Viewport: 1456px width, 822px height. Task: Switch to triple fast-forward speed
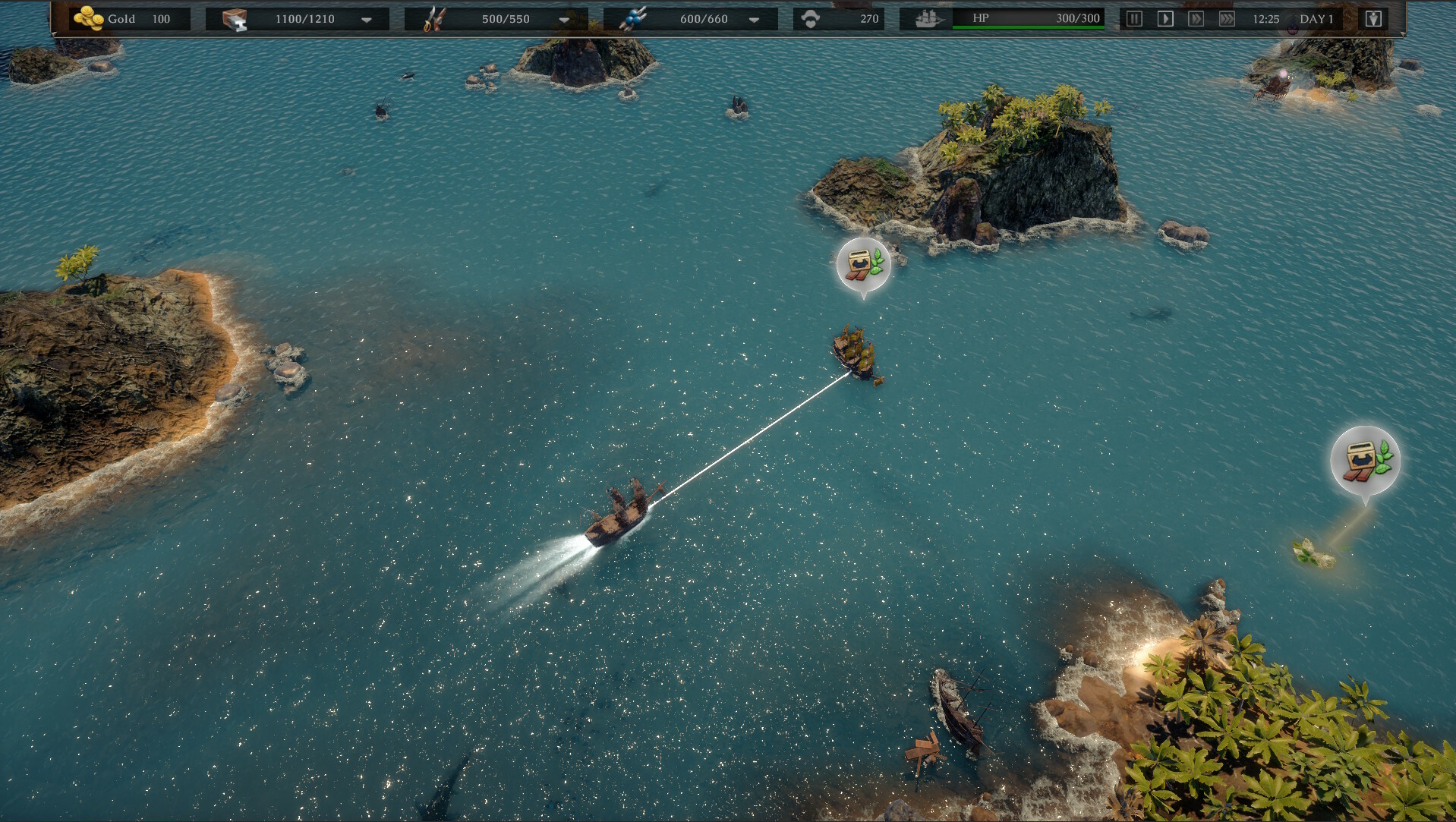click(x=1227, y=19)
